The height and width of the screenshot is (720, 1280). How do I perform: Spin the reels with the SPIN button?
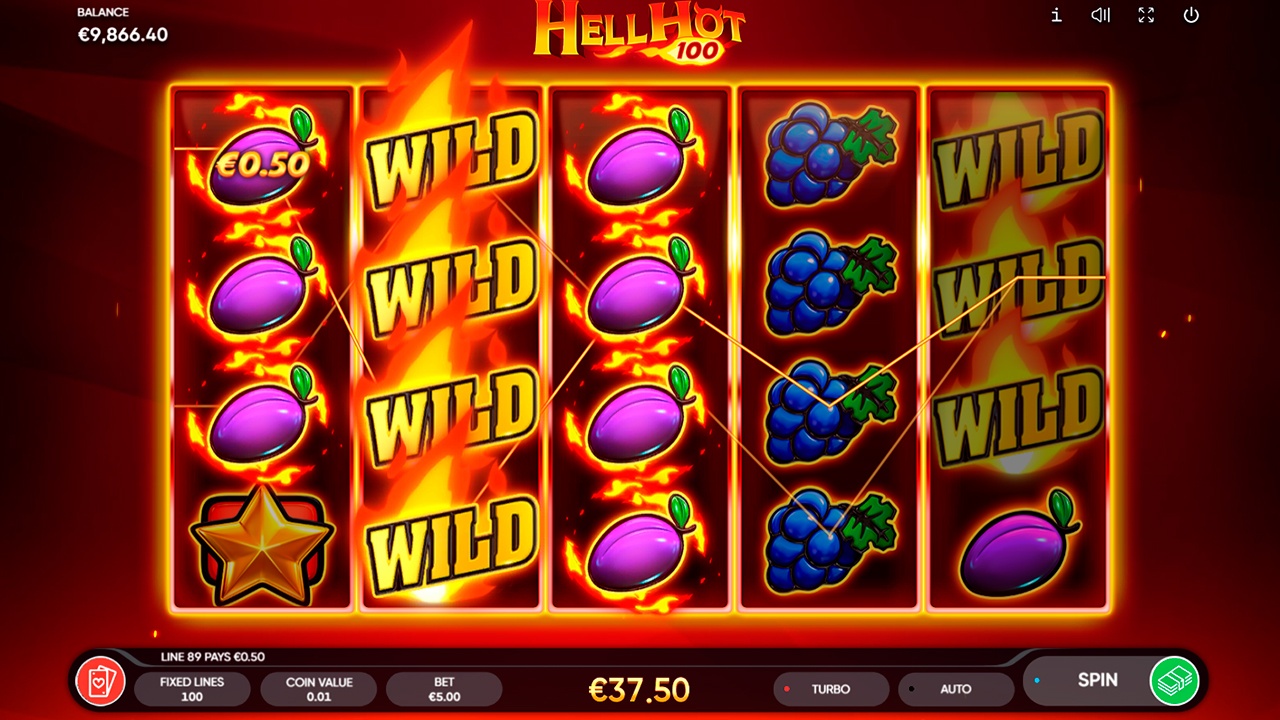(1096, 680)
